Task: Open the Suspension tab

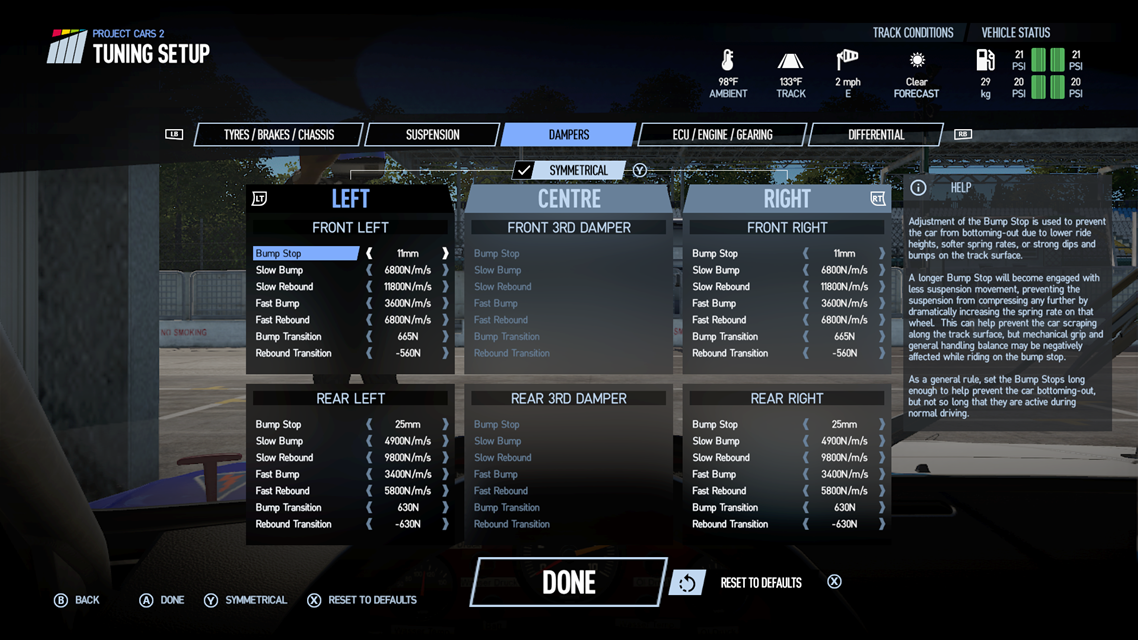Action: point(432,135)
